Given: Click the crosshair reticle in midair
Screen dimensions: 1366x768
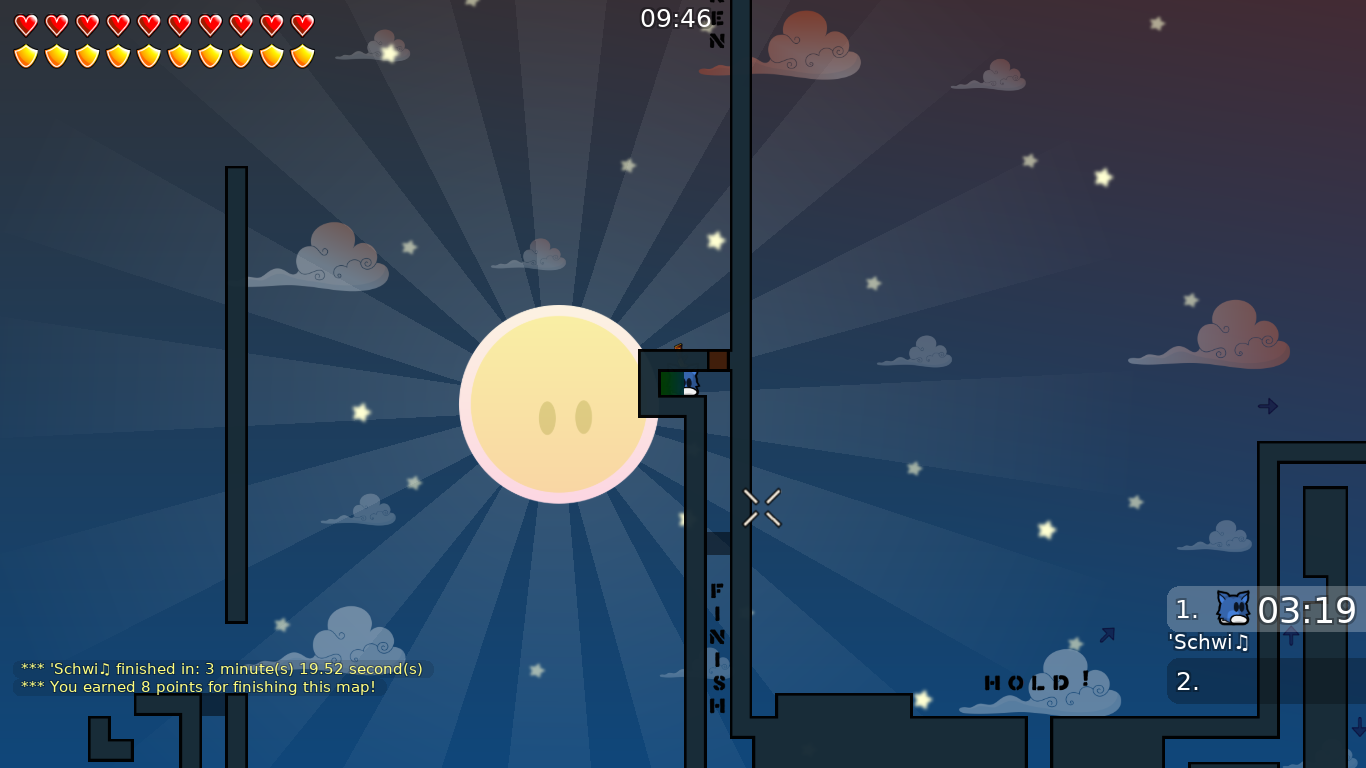Looking at the screenshot, I should coord(761,508).
